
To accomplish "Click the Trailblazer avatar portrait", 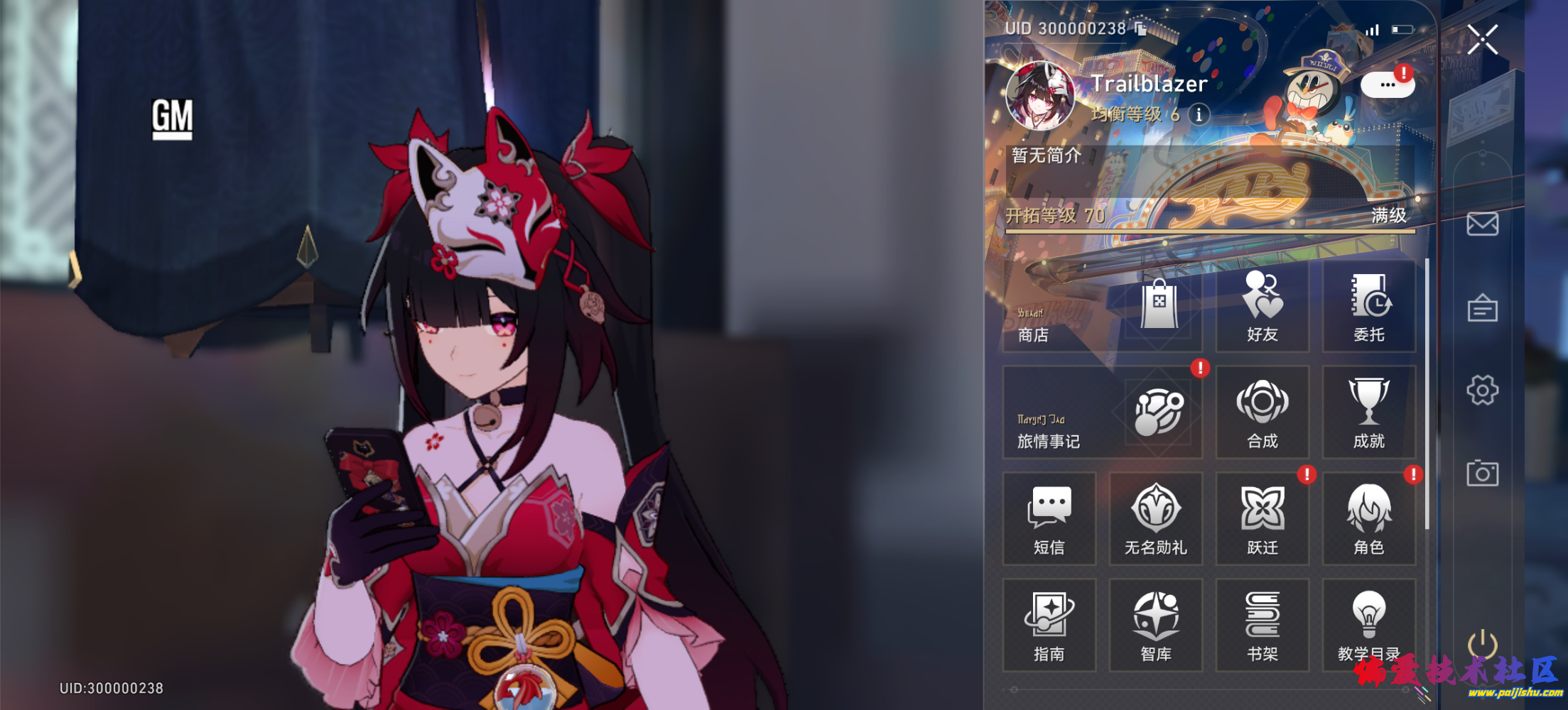I will pos(1042,94).
